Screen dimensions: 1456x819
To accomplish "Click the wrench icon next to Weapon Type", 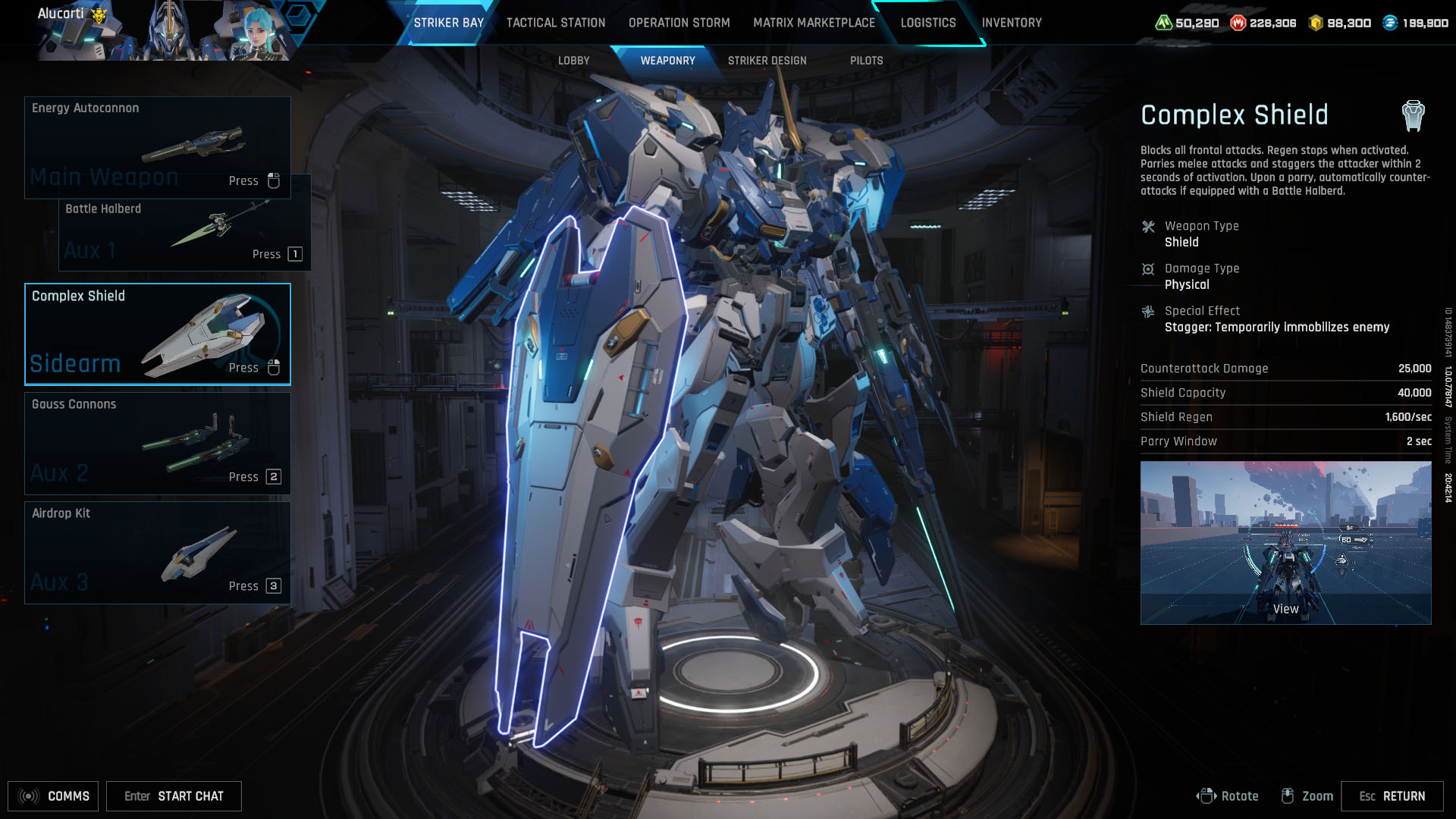I will click(x=1150, y=225).
